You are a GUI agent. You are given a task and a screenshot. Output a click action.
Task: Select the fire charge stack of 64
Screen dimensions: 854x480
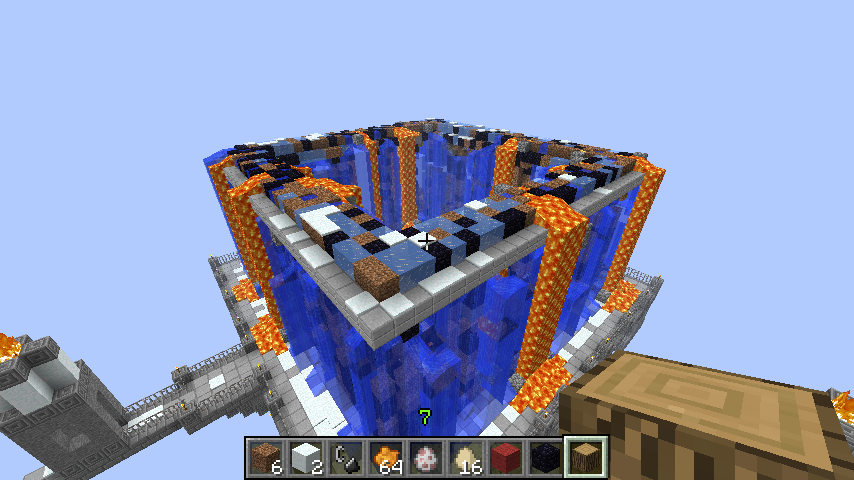coord(386,457)
